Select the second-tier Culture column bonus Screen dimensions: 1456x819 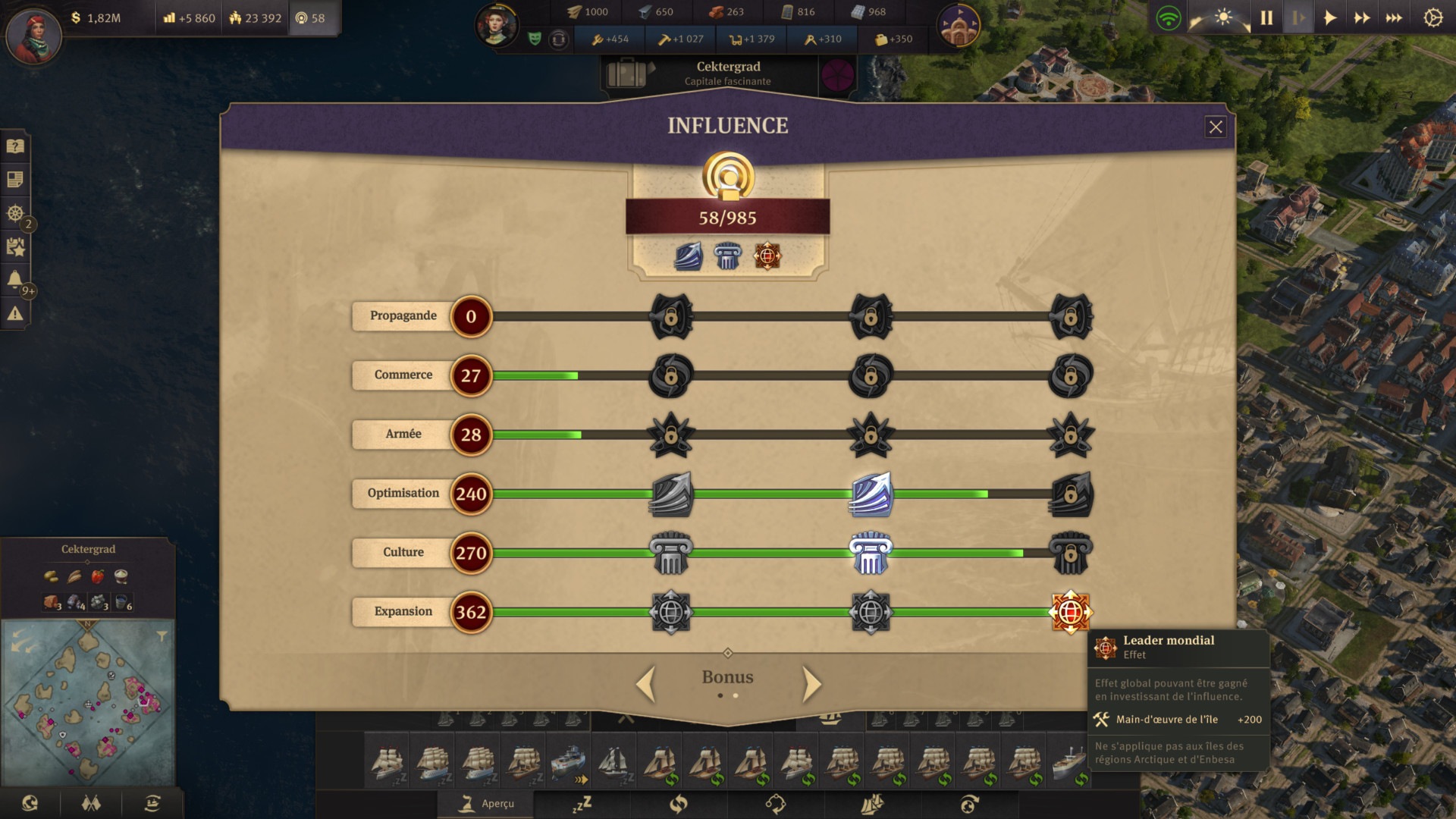pos(871,553)
